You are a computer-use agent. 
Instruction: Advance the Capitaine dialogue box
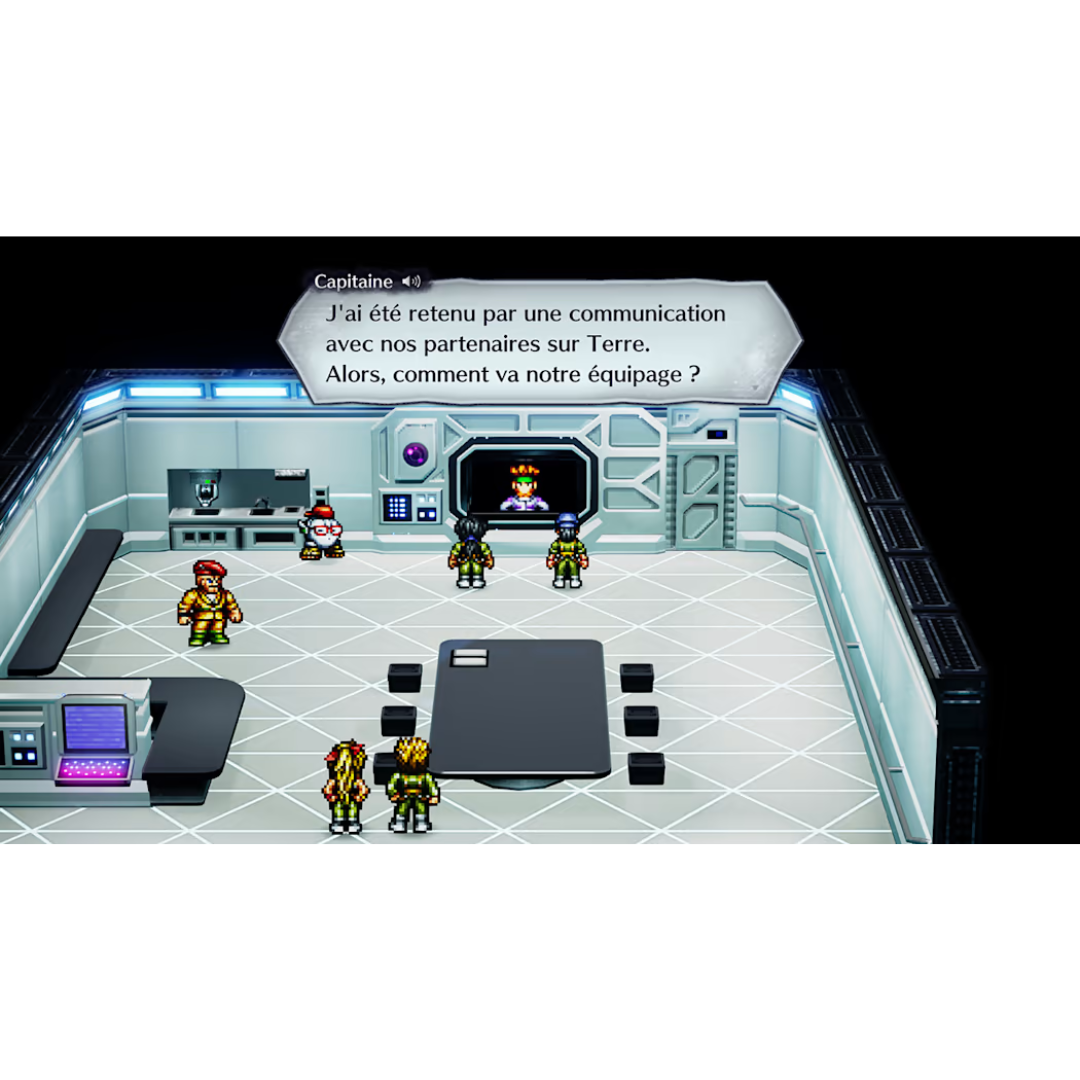[x=538, y=344]
